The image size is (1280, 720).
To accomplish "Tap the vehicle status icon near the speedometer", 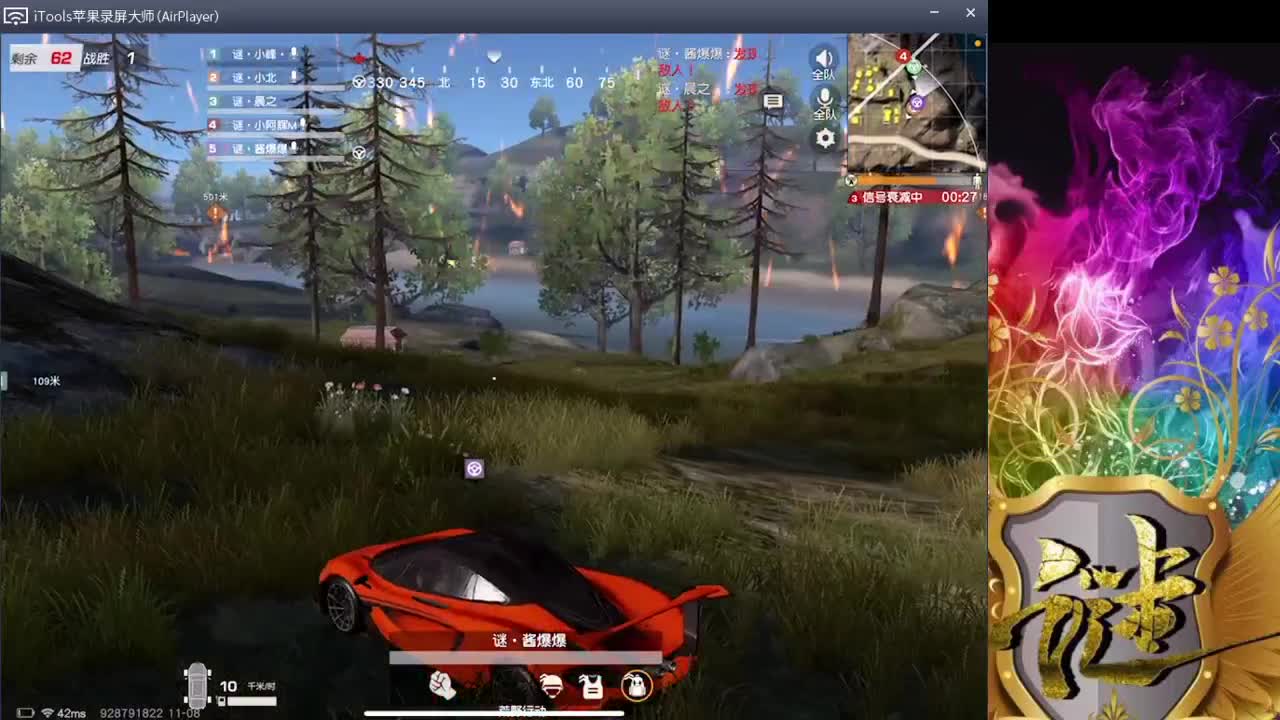I will click(198, 685).
